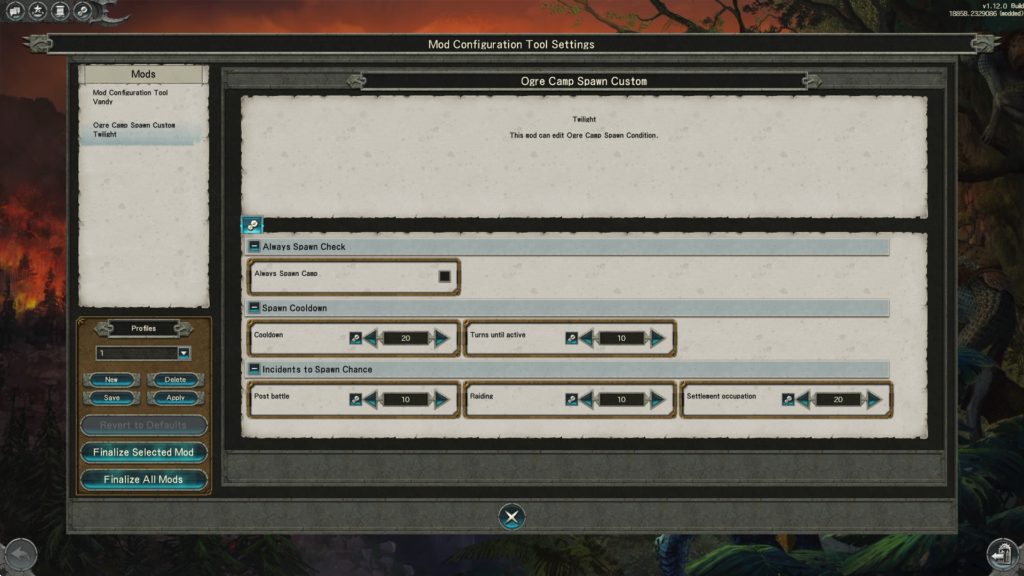Image resolution: width=1024 pixels, height=576 pixels.
Task: Collapse the Always Spawn Check section
Action: coord(254,247)
